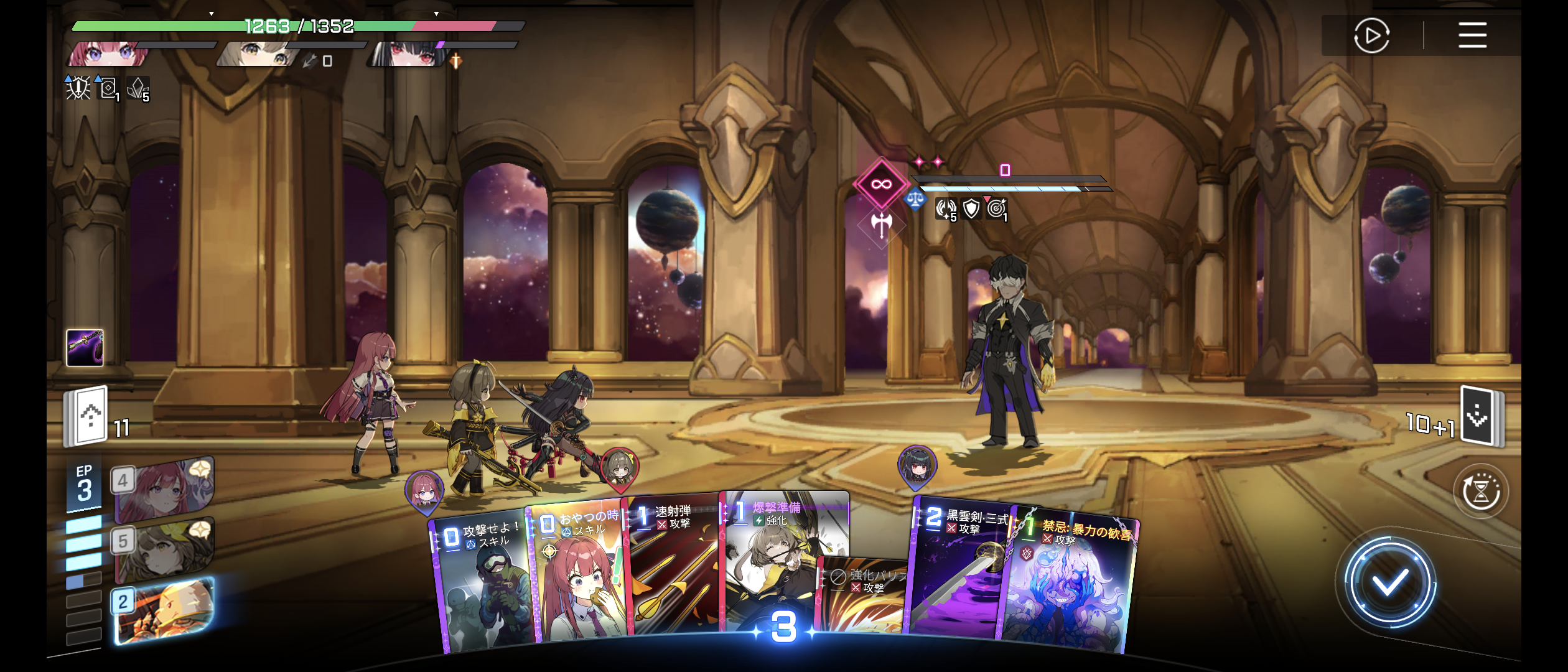
Task: Inspect the enemy's axe intent icon
Action: click(x=881, y=224)
